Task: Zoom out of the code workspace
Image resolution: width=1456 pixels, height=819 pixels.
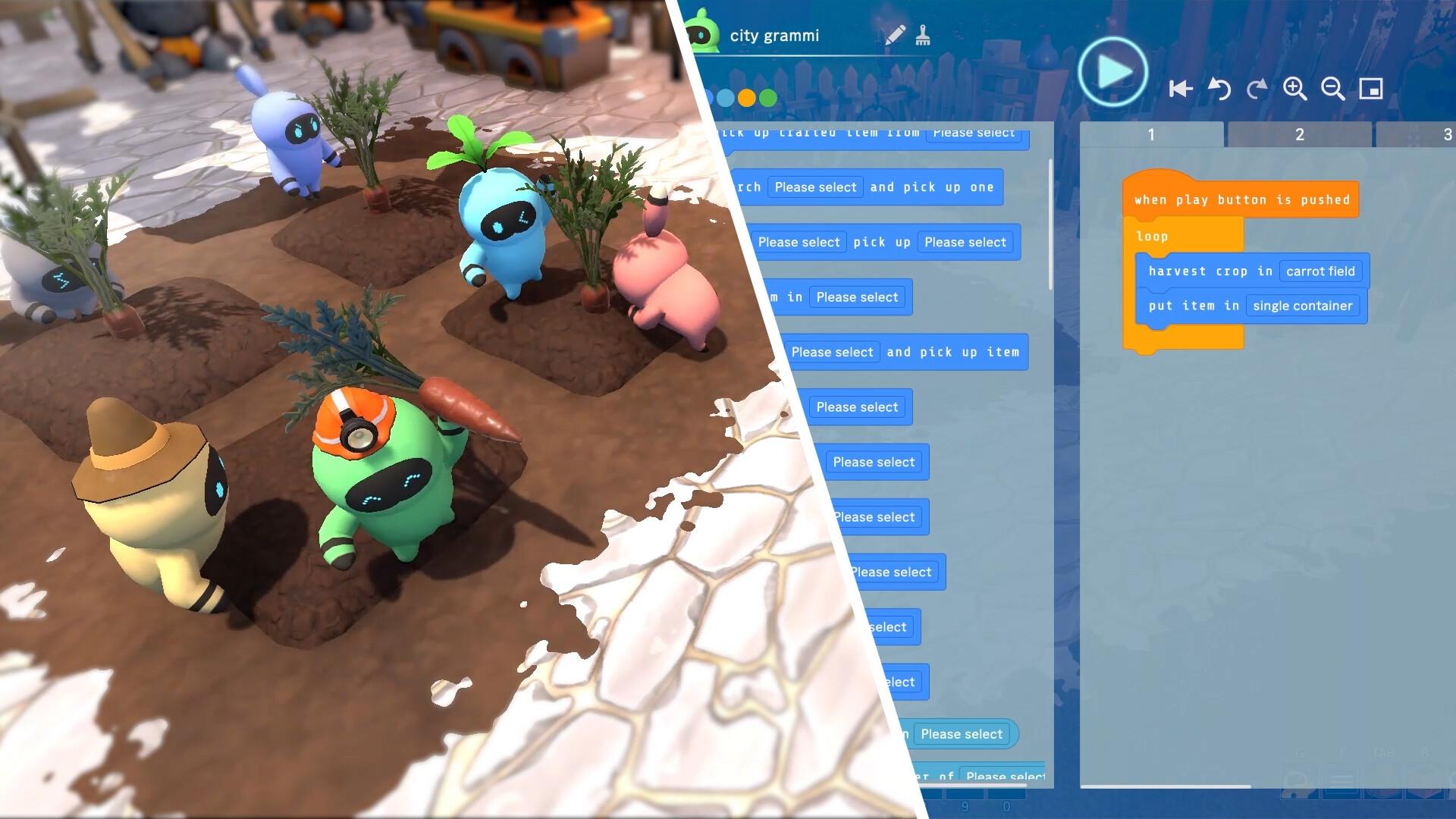Action: [x=1332, y=89]
